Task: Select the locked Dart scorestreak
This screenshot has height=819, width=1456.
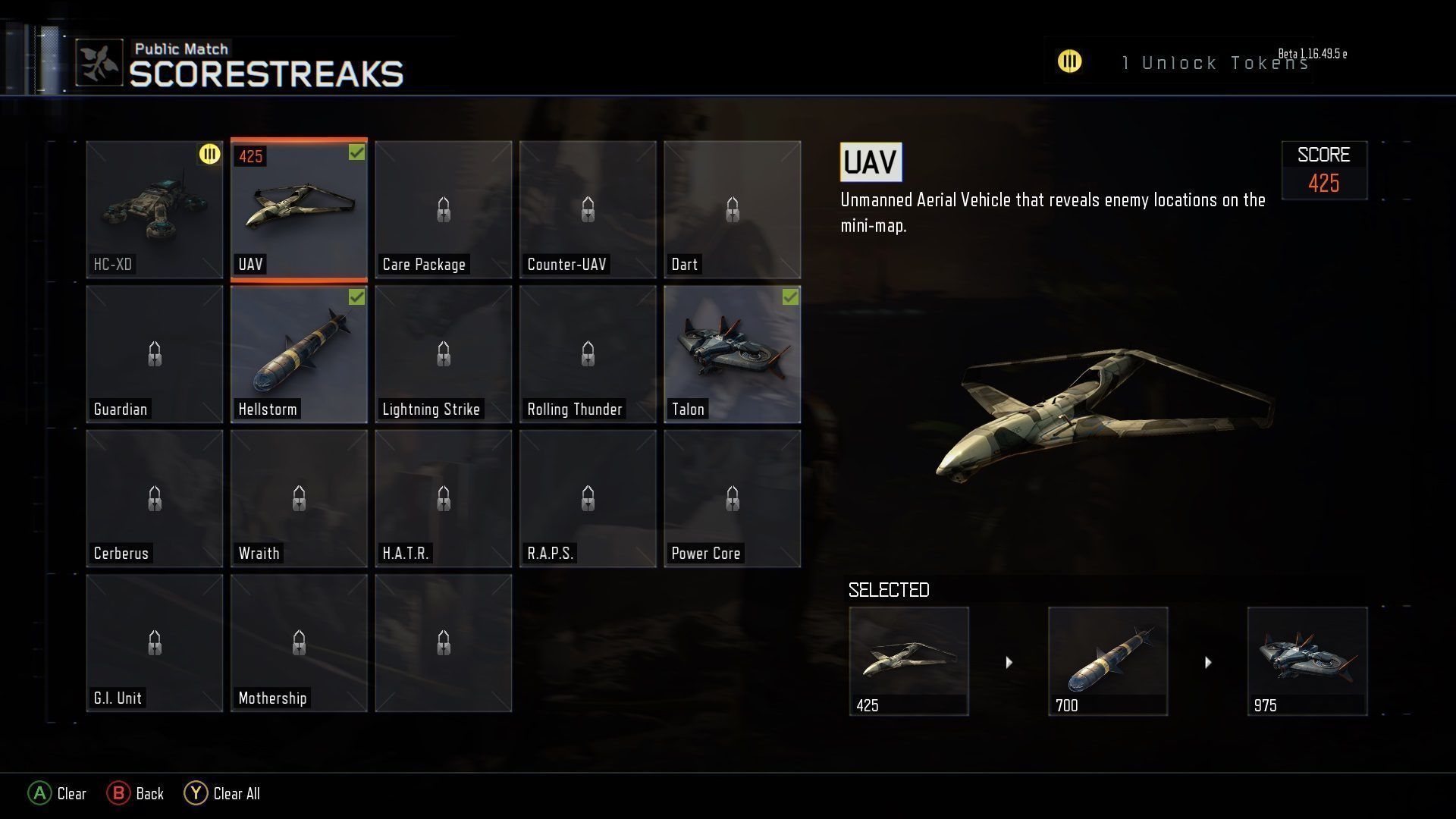Action: [x=732, y=209]
